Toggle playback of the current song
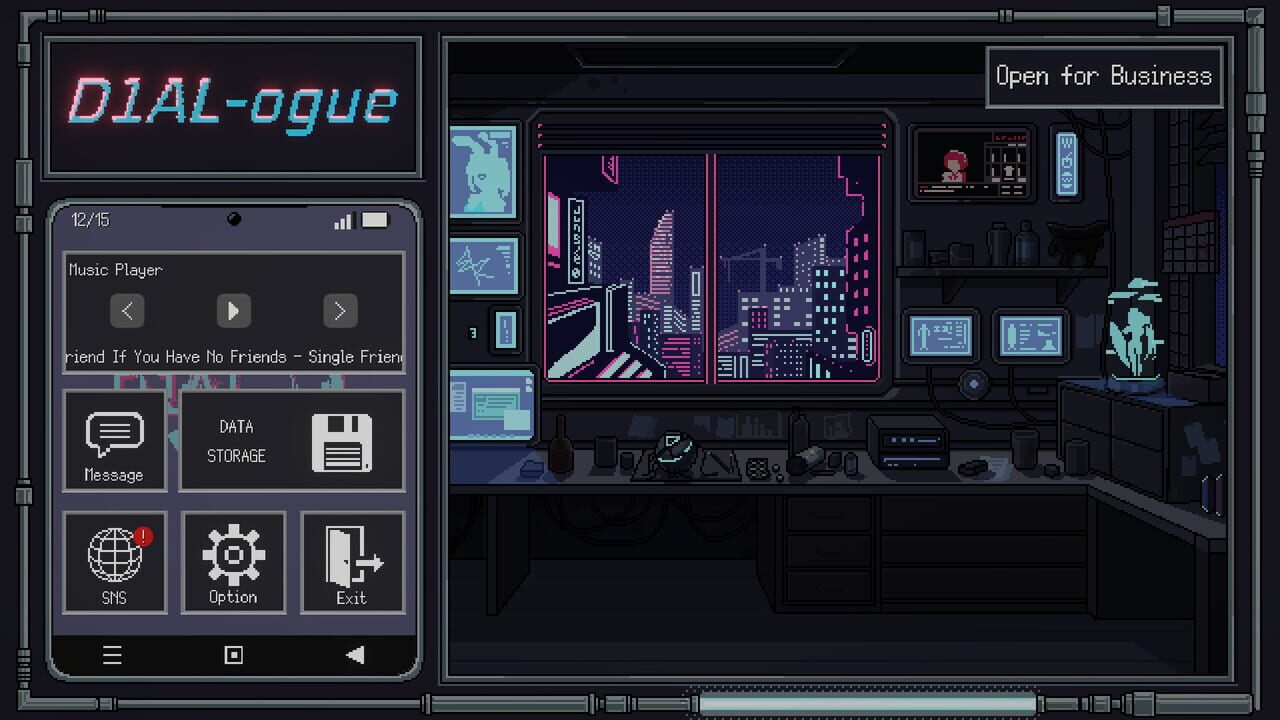The image size is (1280, 720). click(233, 311)
